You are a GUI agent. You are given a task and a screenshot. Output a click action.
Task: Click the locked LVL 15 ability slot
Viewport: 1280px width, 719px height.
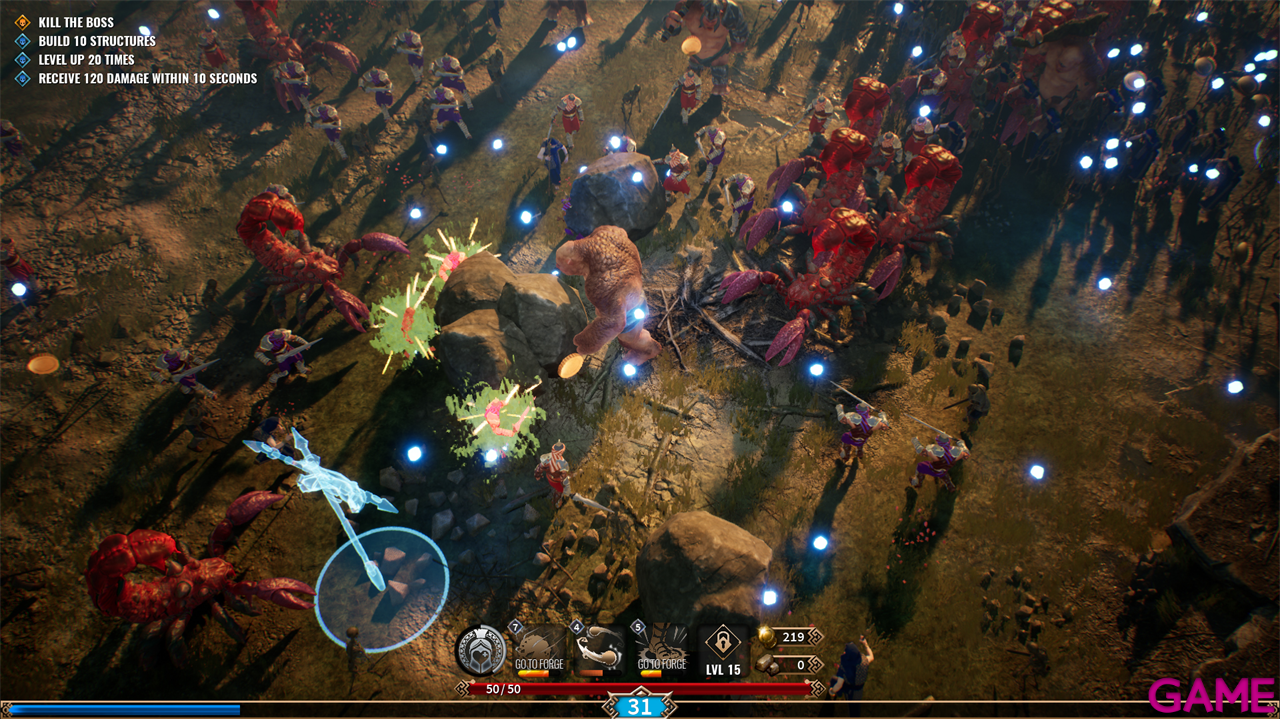[722, 650]
